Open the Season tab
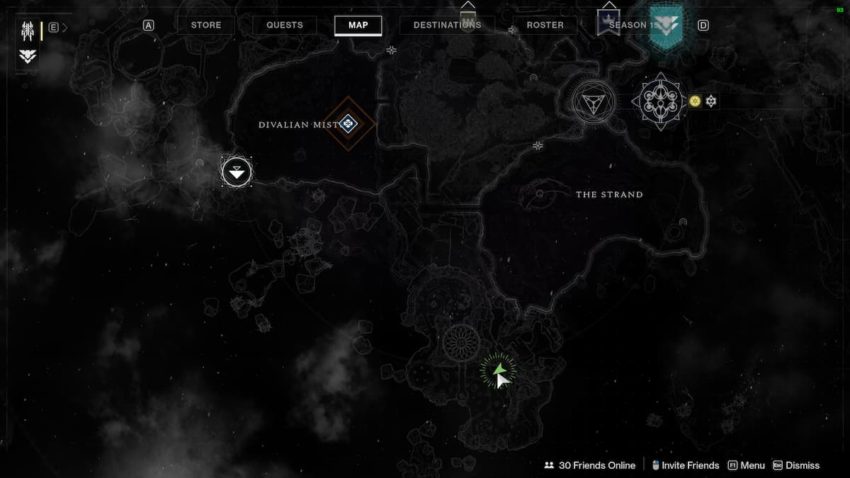The height and width of the screenshot is (478, 850). point(631,25)
